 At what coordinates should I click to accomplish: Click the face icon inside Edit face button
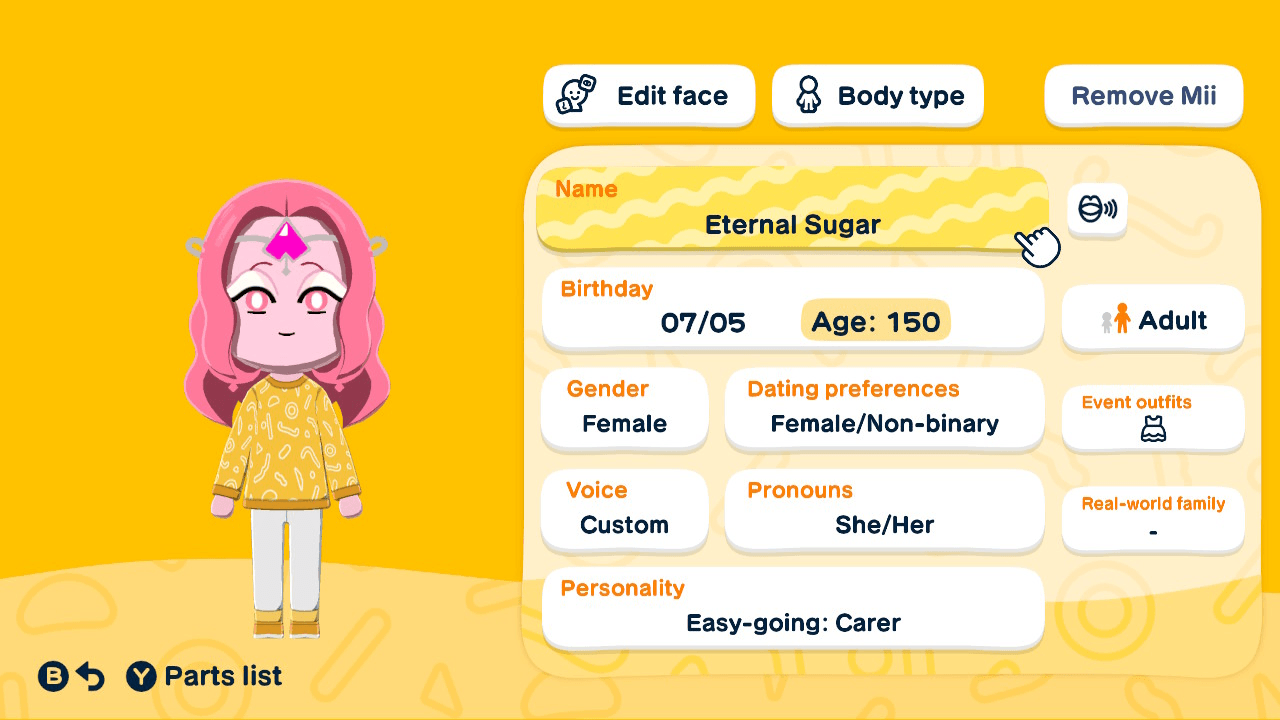572,95
